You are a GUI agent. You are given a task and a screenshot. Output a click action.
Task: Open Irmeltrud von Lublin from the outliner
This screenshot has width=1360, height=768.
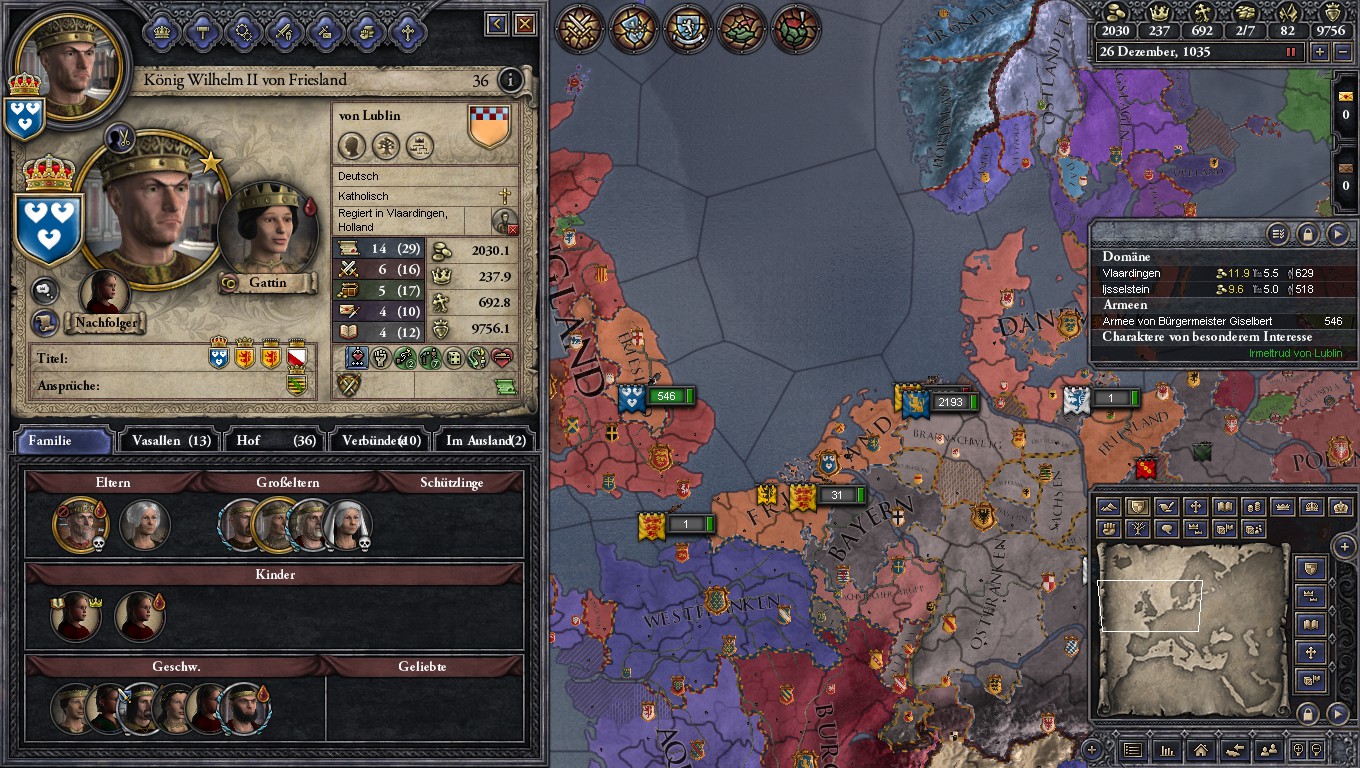pyautogui.click(x=1295, y=353)
